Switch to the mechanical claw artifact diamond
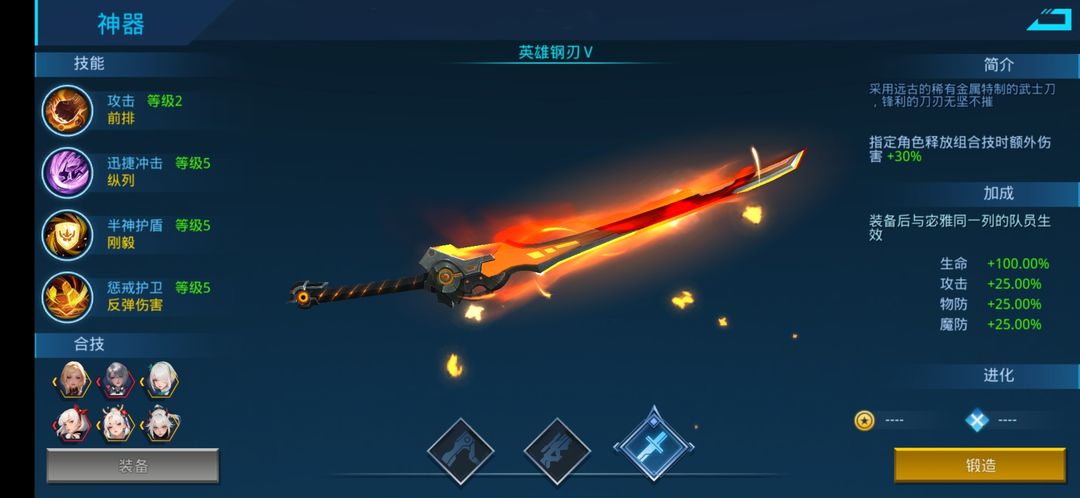Image resolution: width=1080 pixels, height=498 pixels. [x=461, y=451]
